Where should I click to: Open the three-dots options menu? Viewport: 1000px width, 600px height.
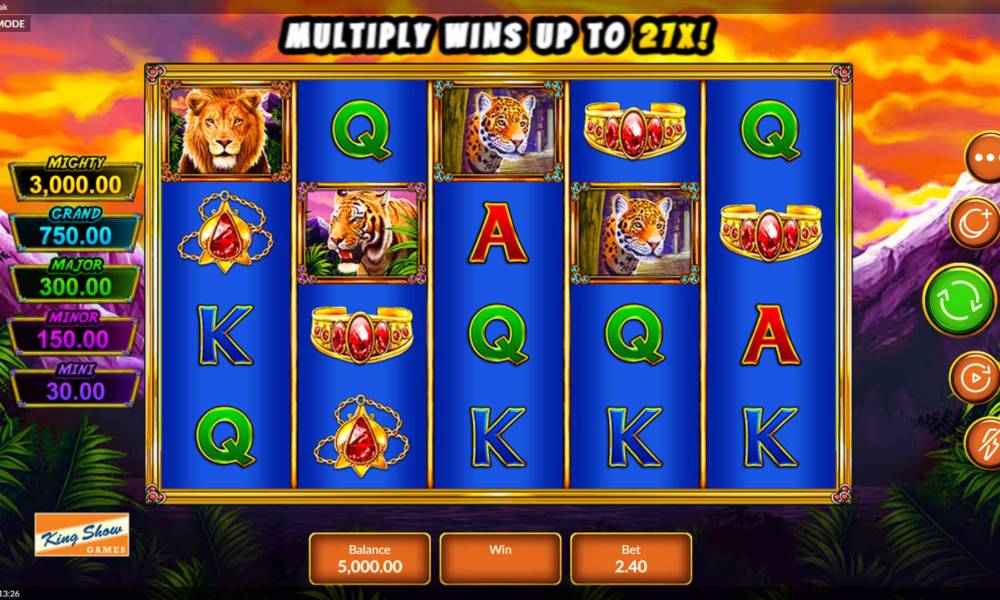pyautogui.click(x=984, y=158)
